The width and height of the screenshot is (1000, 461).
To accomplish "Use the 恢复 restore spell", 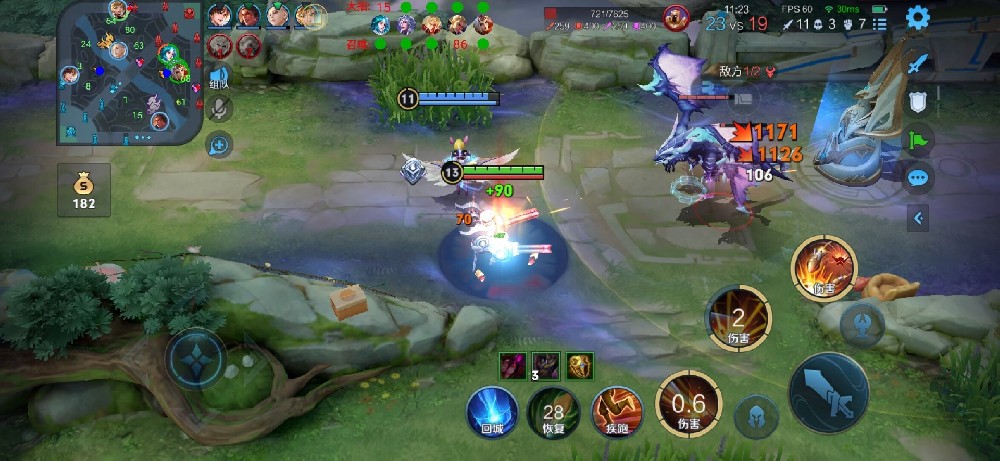I will tap(553, 412).
